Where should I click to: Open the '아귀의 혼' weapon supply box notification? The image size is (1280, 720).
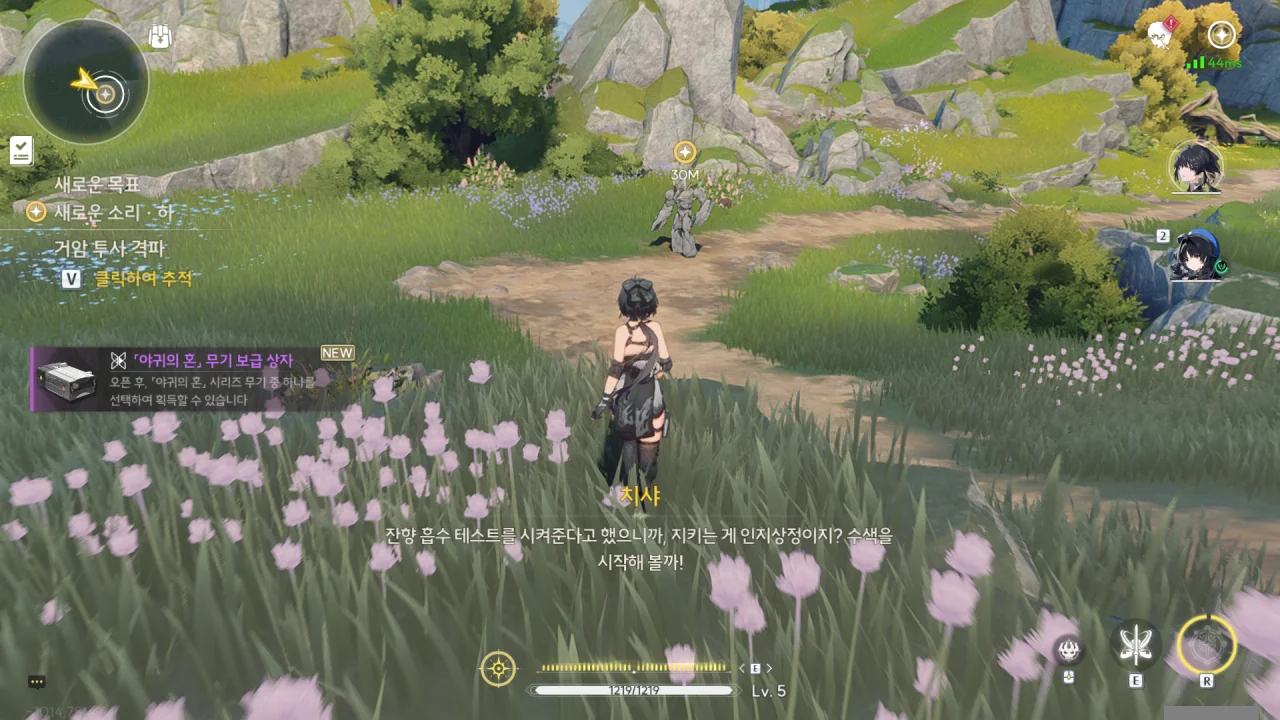click(190, 379)
